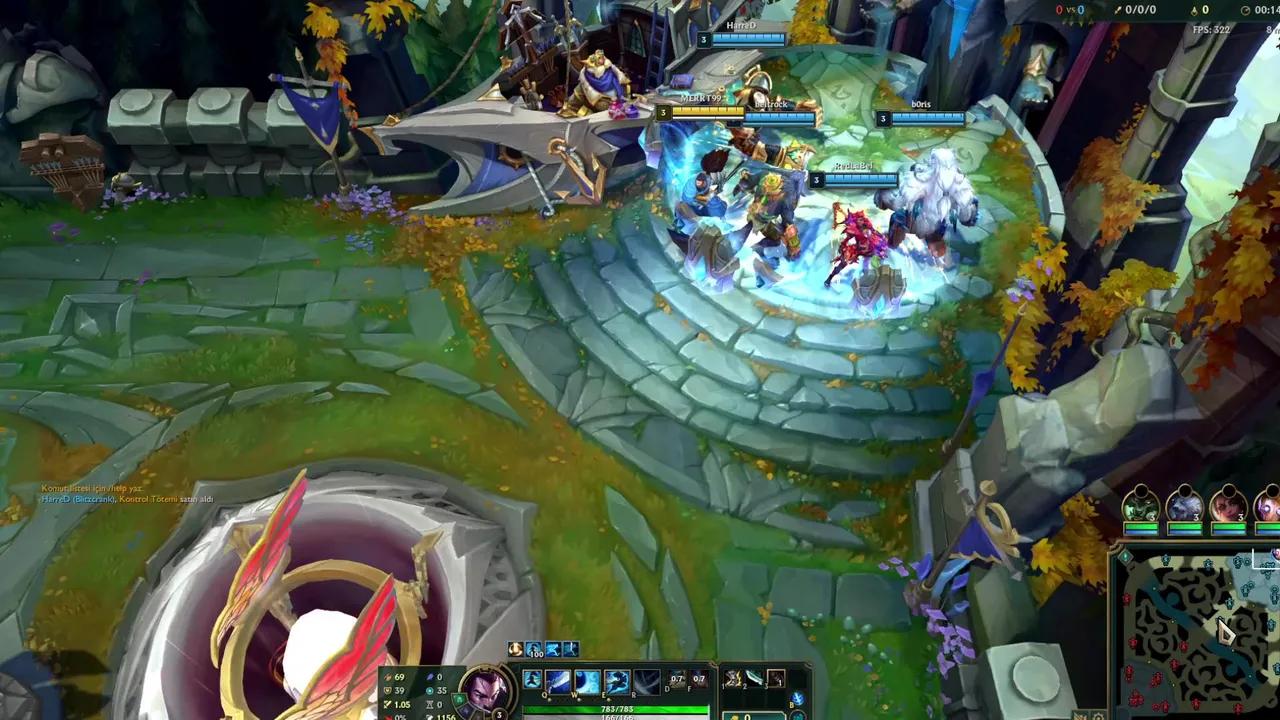Click the level-up indicator under the W ability
The width and height of the screenshot is (1280, 720).
(x=580, y=701)
